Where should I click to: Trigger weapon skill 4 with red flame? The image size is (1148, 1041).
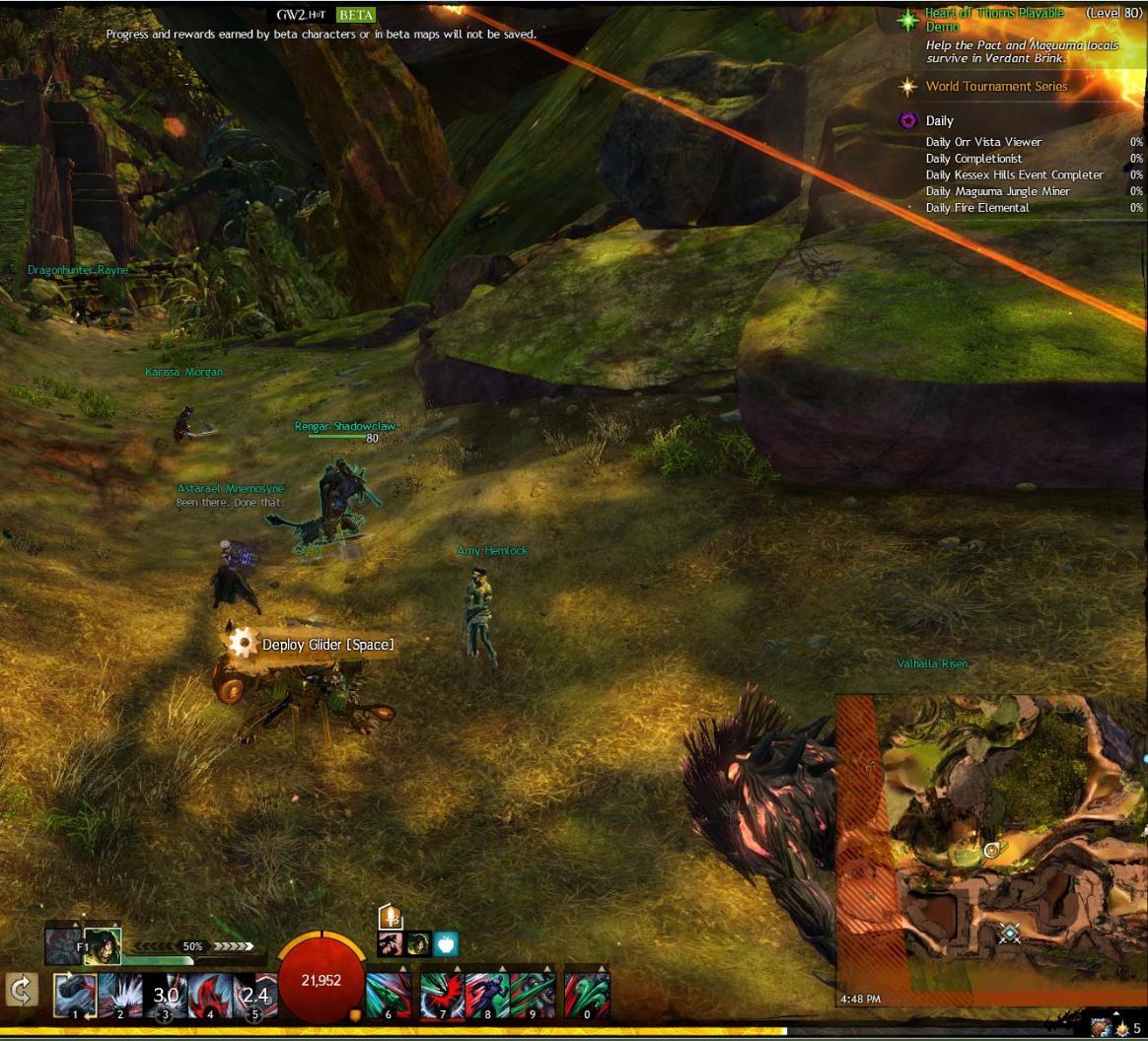(209, 996)
